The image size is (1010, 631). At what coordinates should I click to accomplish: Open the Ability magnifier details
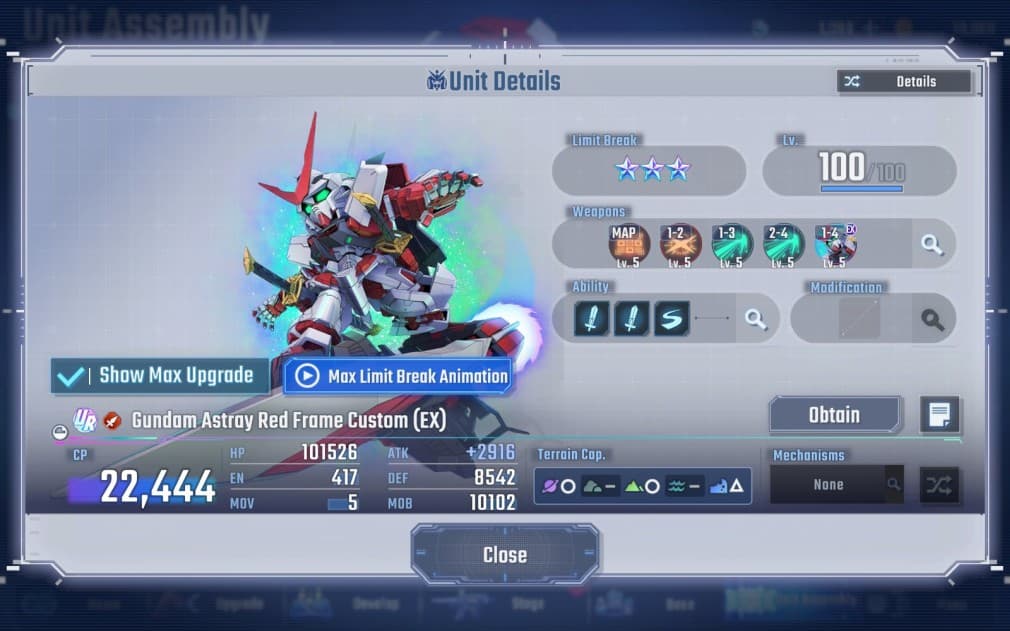[755, 319]
